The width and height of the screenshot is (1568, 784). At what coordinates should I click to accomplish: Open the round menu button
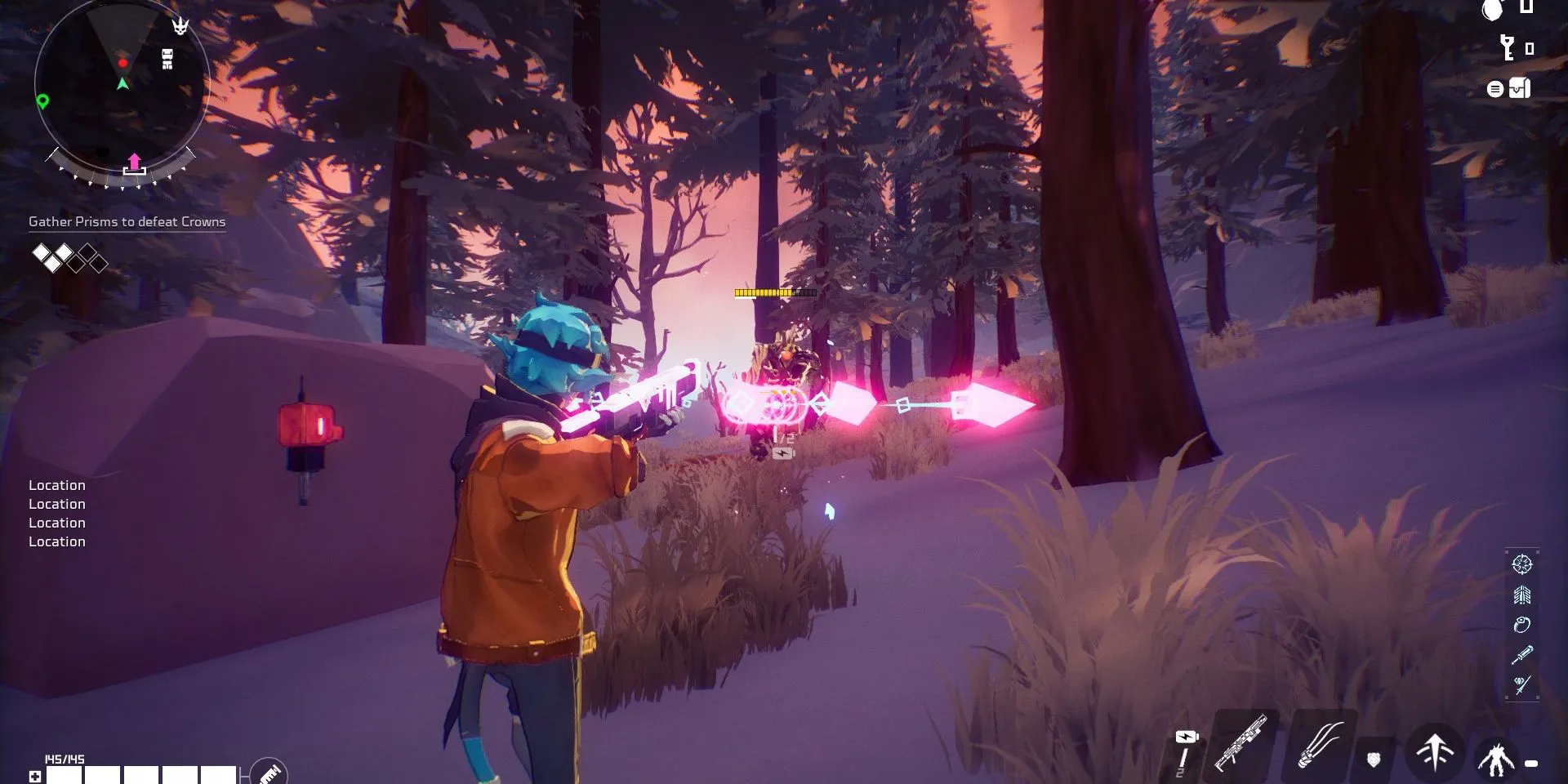pyautogui.click(x=1494, y=89)
